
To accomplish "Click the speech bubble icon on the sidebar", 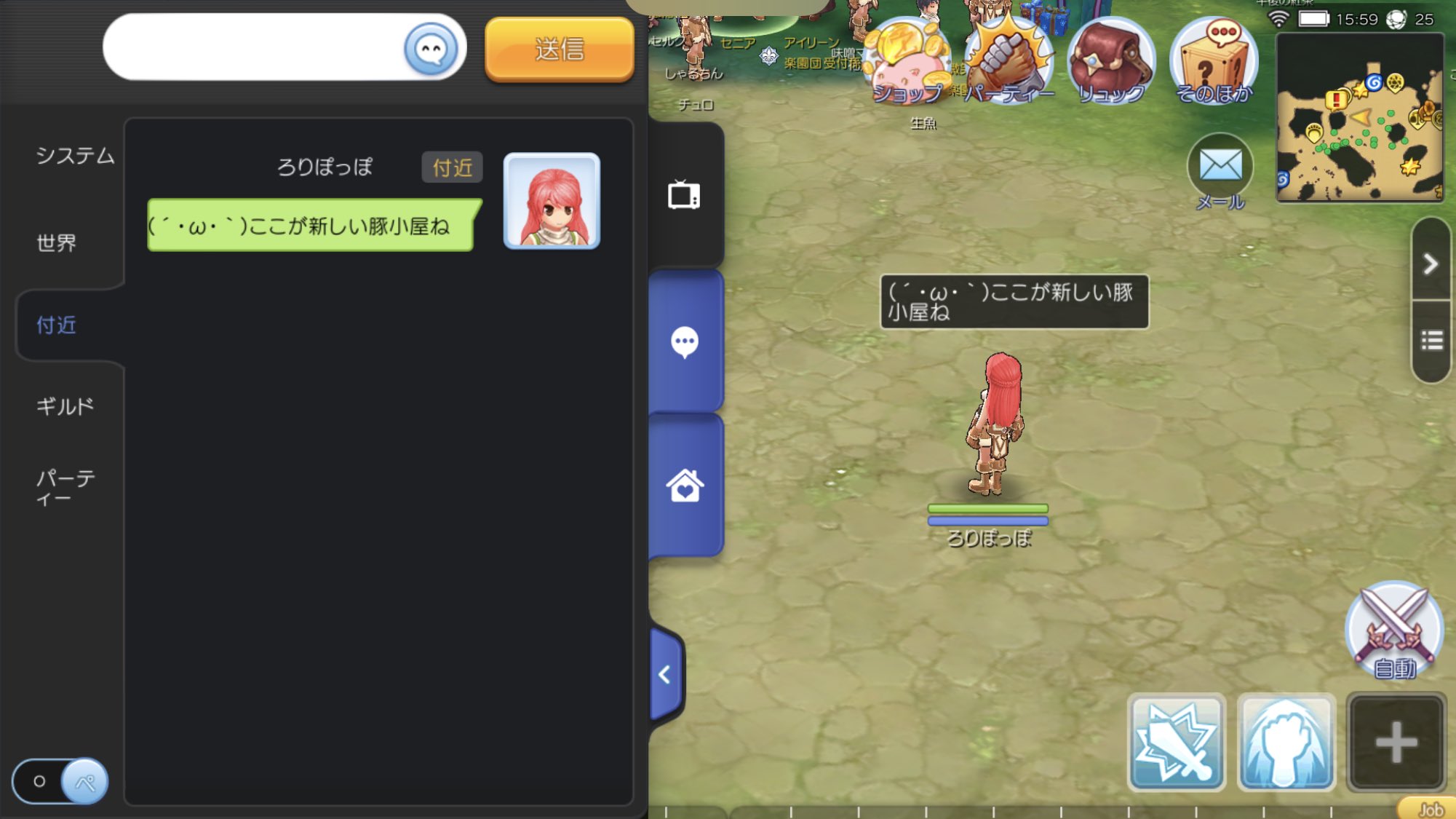I will click(685, 342).
